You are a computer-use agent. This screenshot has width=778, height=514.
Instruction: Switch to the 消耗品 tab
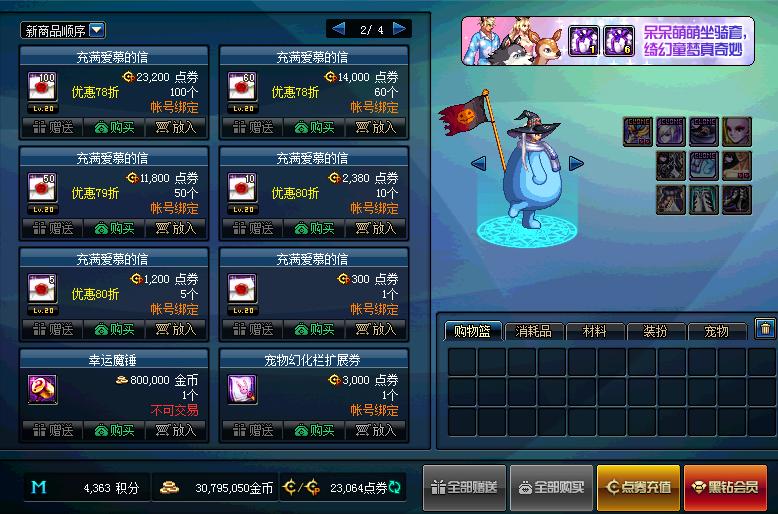[534, 331]
